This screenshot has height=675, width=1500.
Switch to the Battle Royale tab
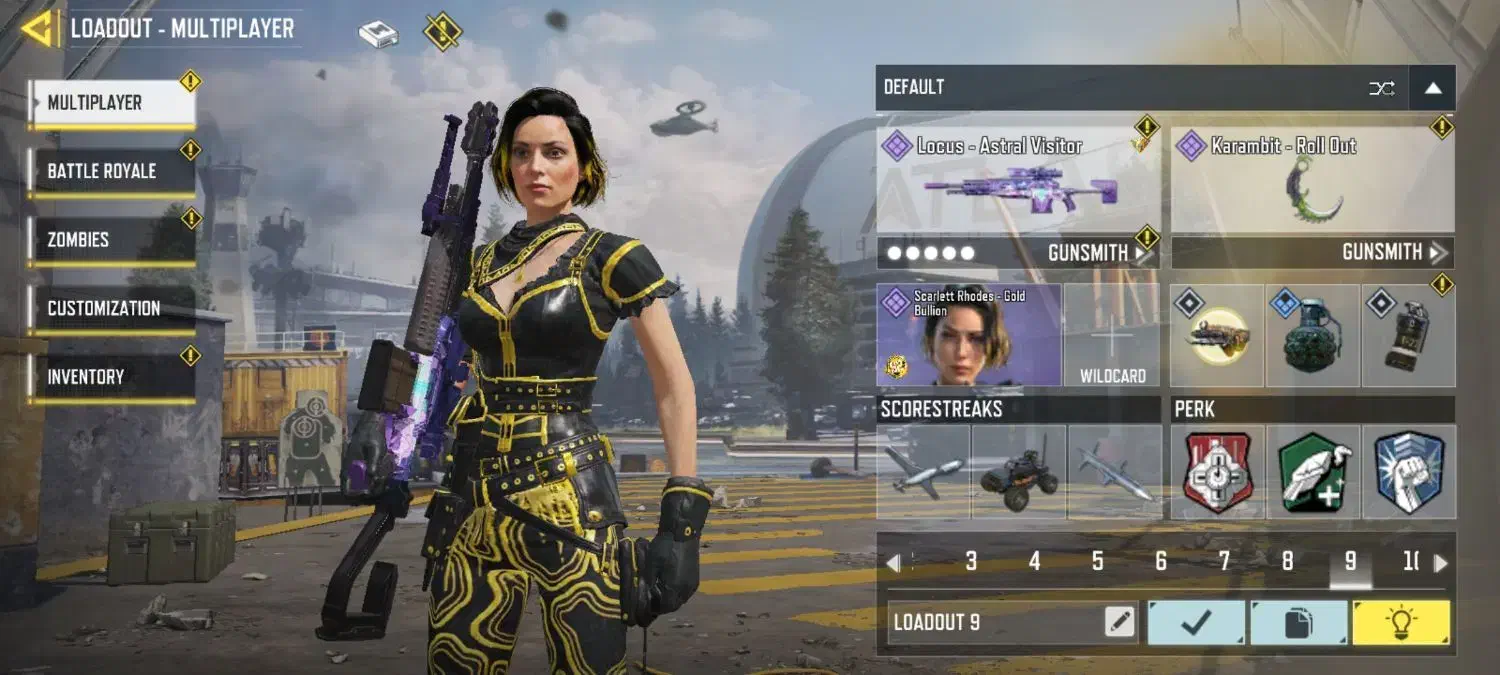(x=112, y=171)
